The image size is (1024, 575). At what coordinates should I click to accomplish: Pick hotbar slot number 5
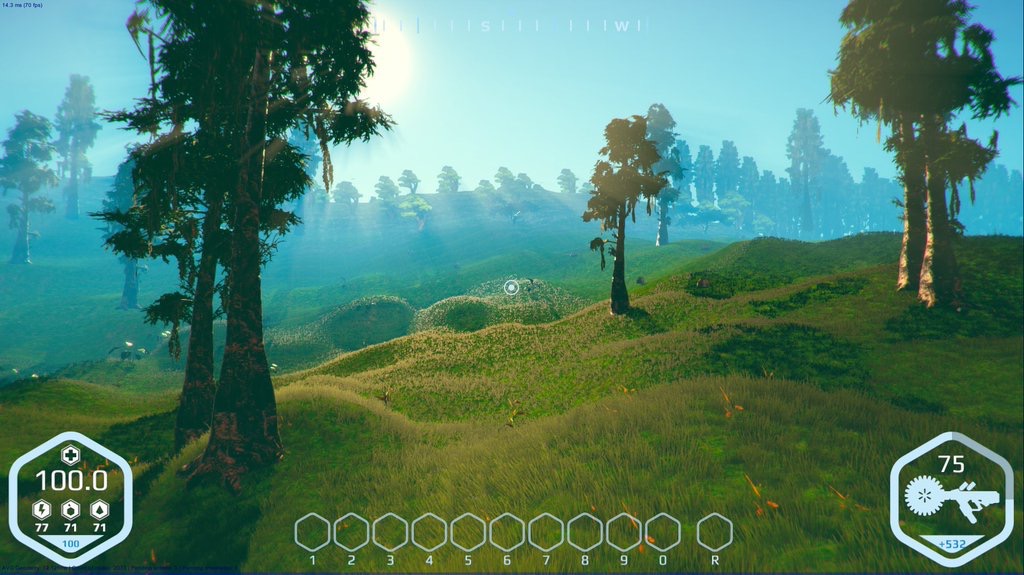coord(468,532)
